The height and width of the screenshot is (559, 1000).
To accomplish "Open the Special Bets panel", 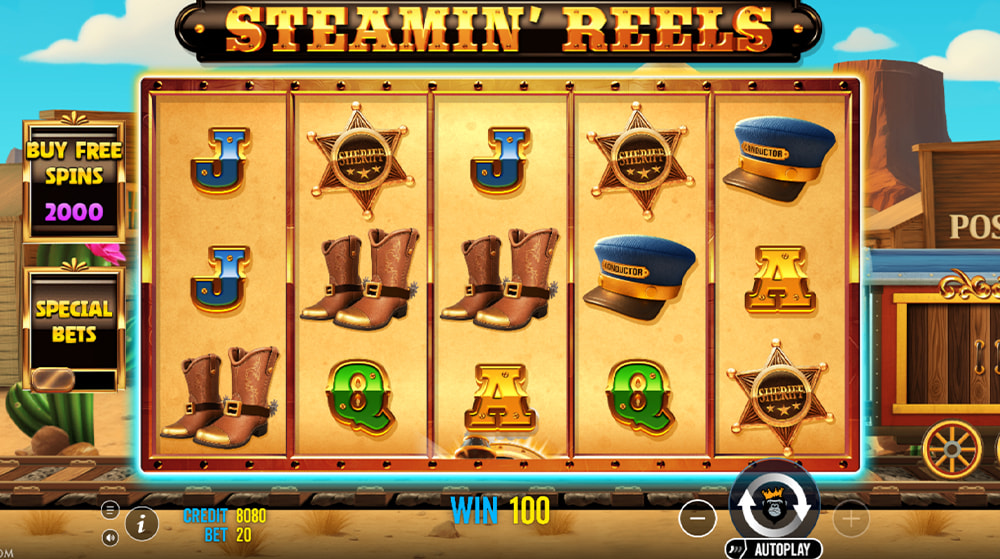I will pyautogui.click(x=74, y=322).
